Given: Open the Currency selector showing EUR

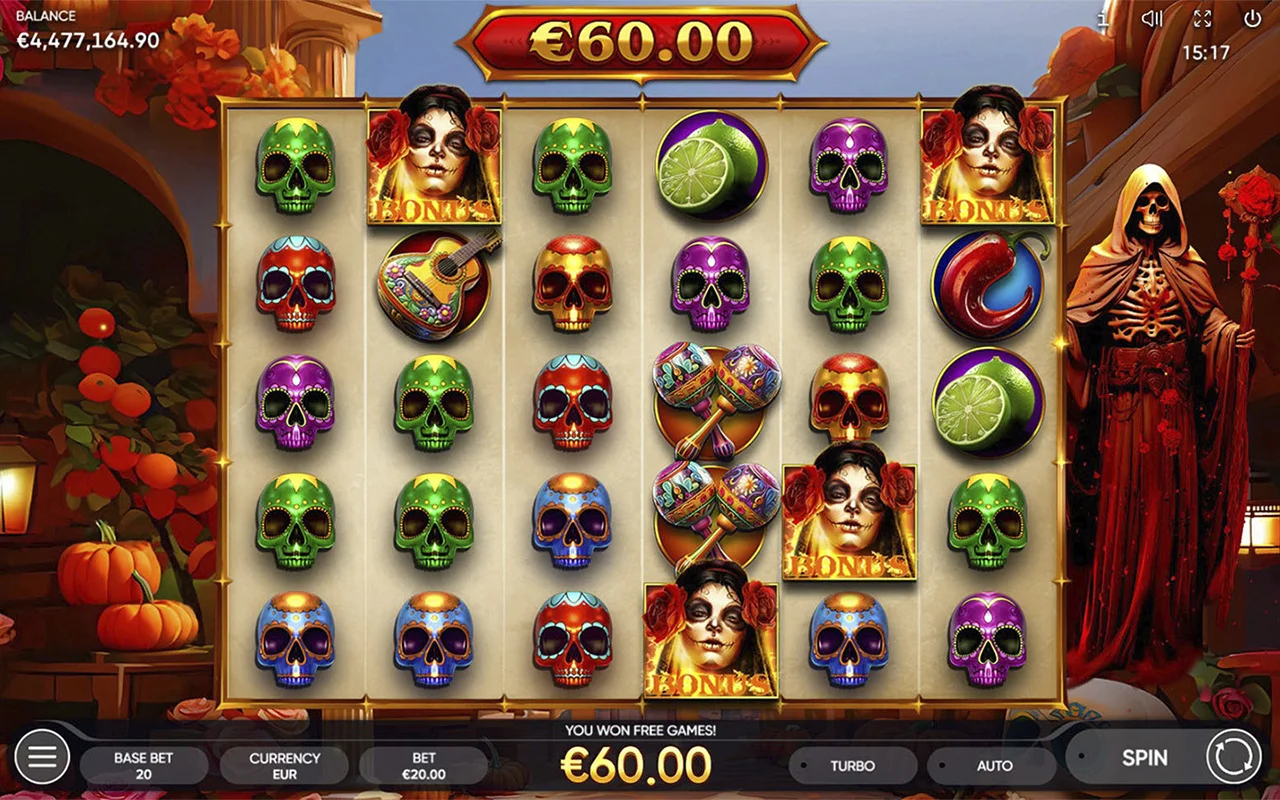Looking at the screenshot, I should pyautogui.click(x=286, y=765).
